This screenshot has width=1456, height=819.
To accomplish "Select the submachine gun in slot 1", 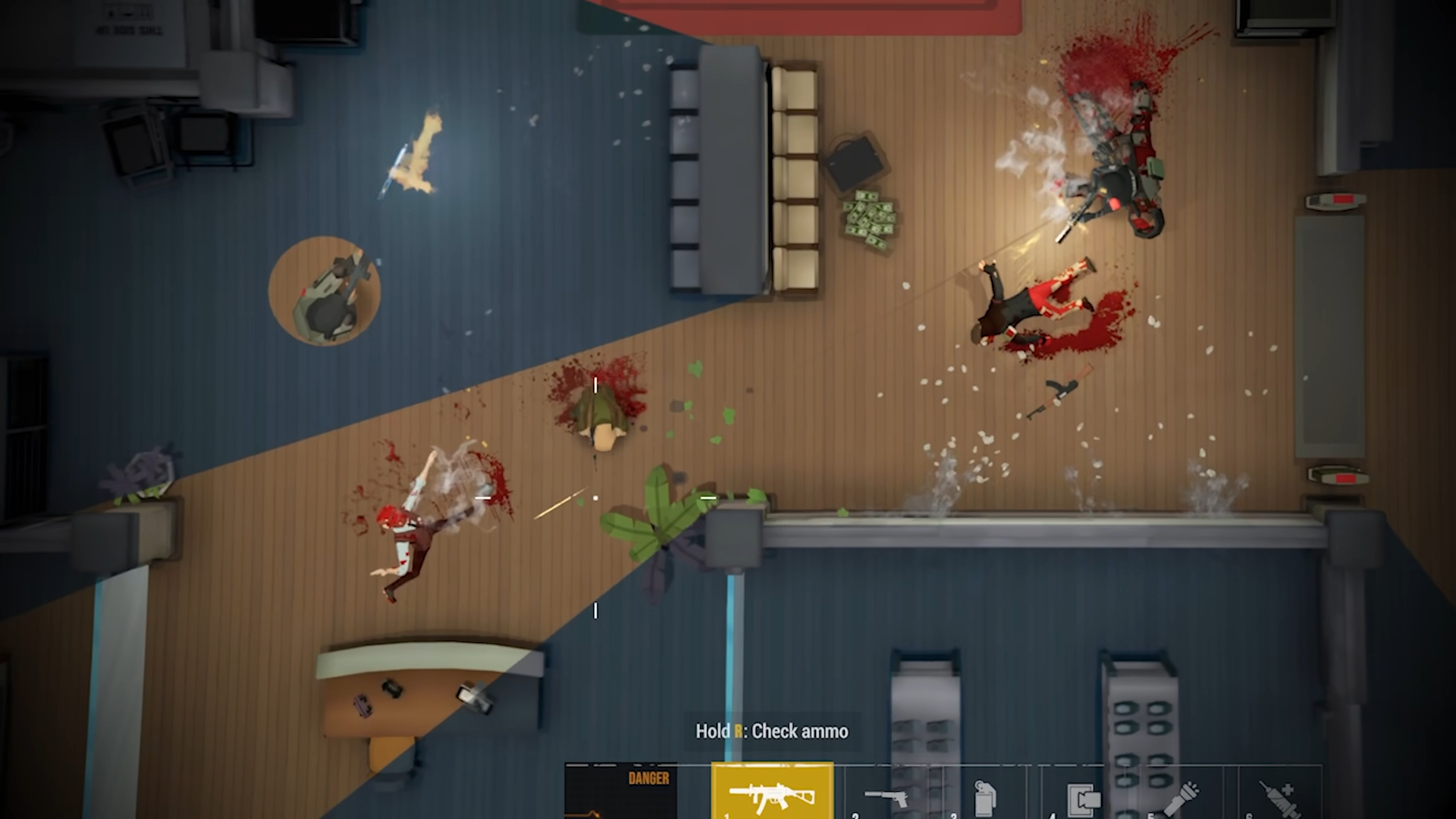I will pos(772,793).
